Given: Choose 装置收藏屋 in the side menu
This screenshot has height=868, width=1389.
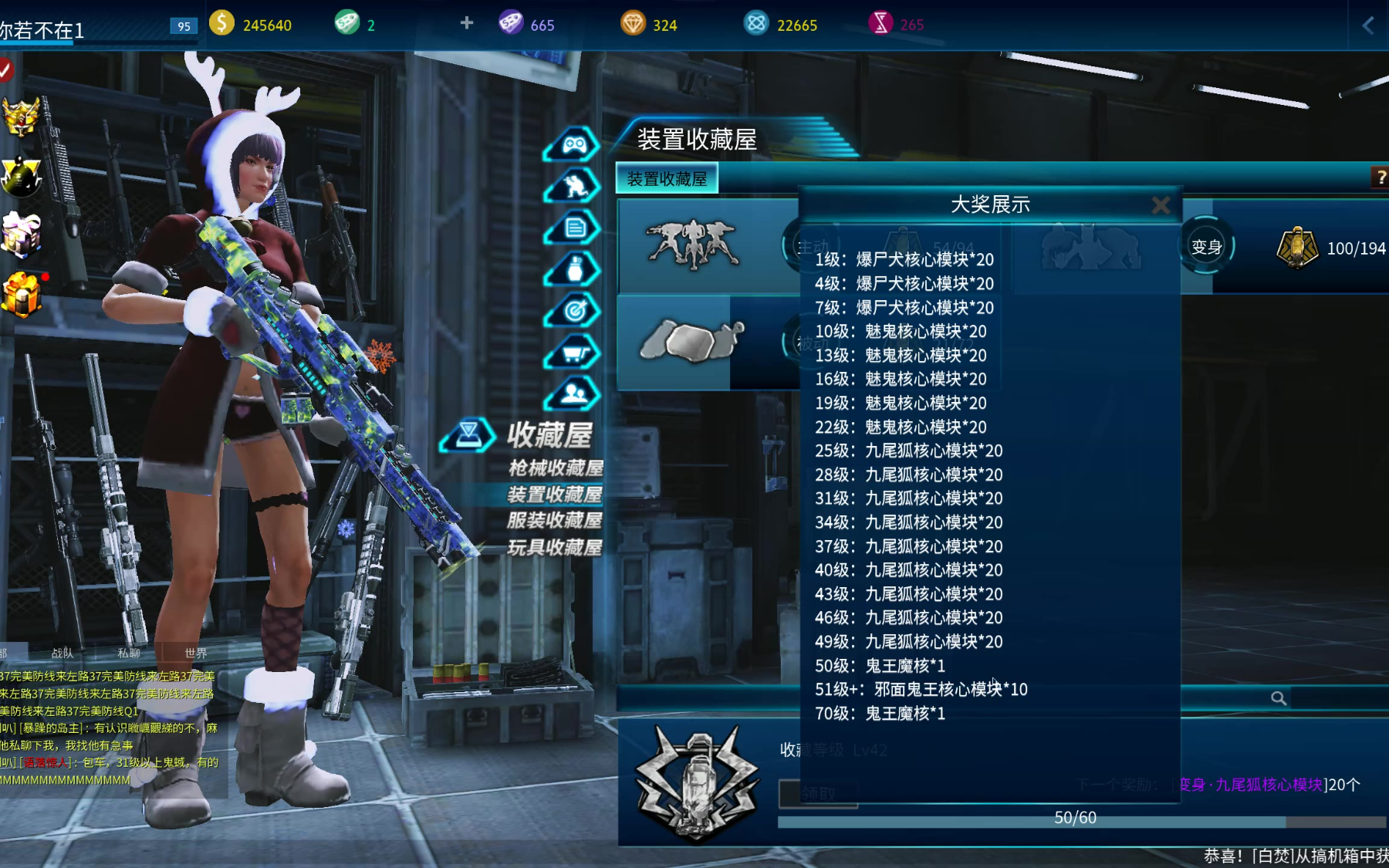Looking at the screenshot, I should click(554, 495).
